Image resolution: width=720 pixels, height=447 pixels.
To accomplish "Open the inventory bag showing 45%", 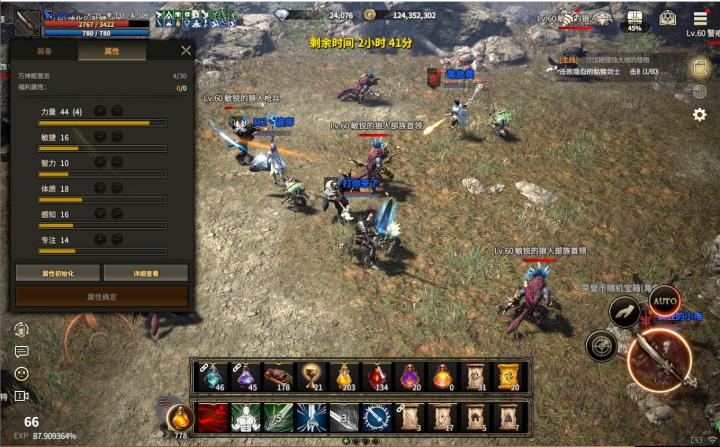I will 634,19.
